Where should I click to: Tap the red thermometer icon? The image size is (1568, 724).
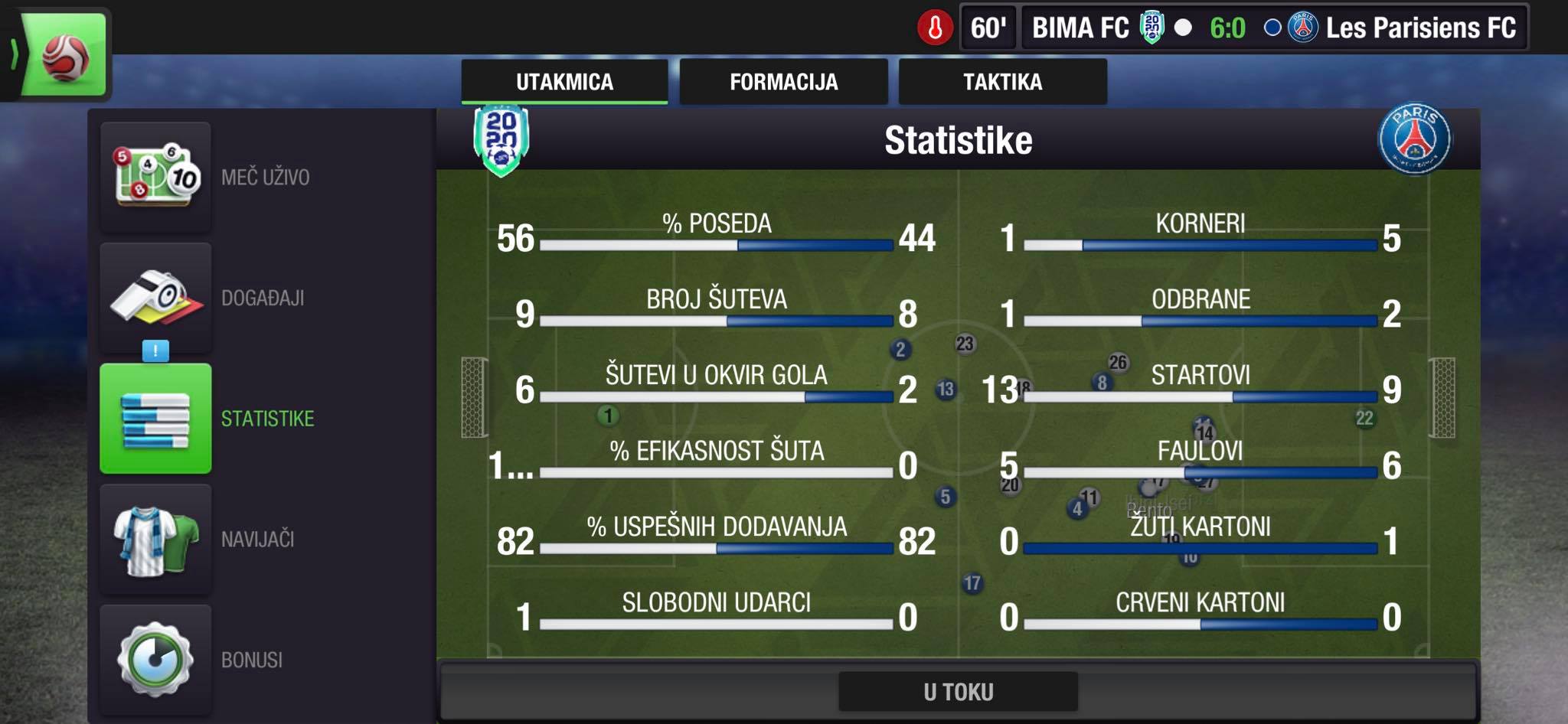pos(935,28)
